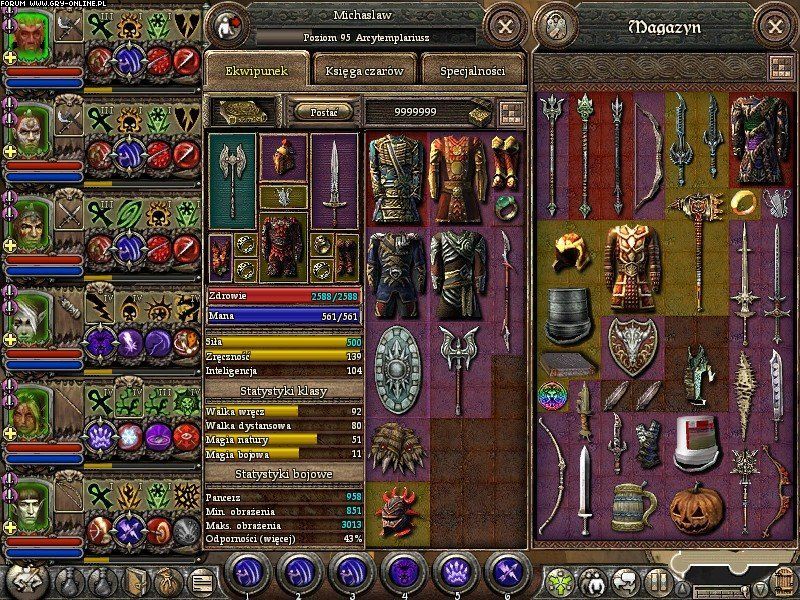Switch to the Księga czarów tab
This screenshot has height=600, width=800.
pyautogui.click(x=363, y=71)
